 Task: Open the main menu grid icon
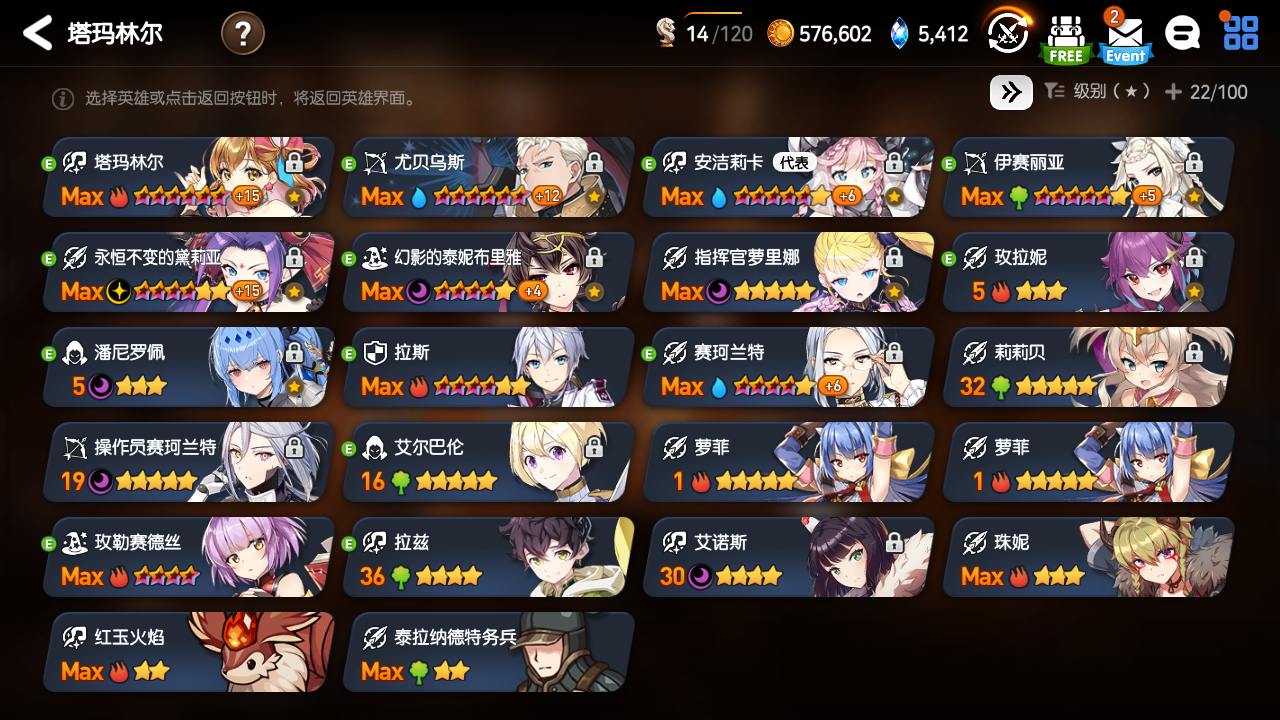pyautogui.click(x=1239, y=32)
